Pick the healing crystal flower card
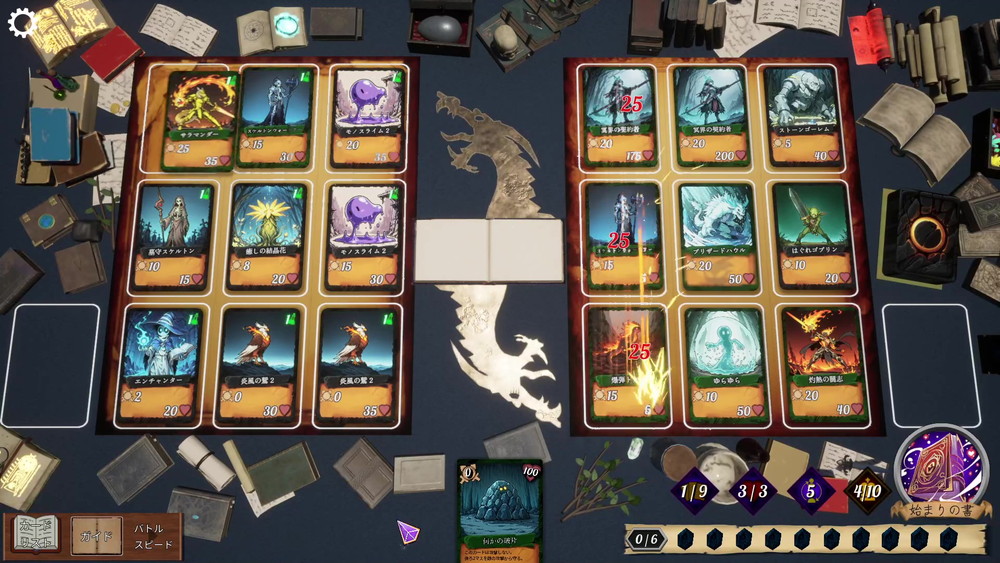 pos(266,236)
